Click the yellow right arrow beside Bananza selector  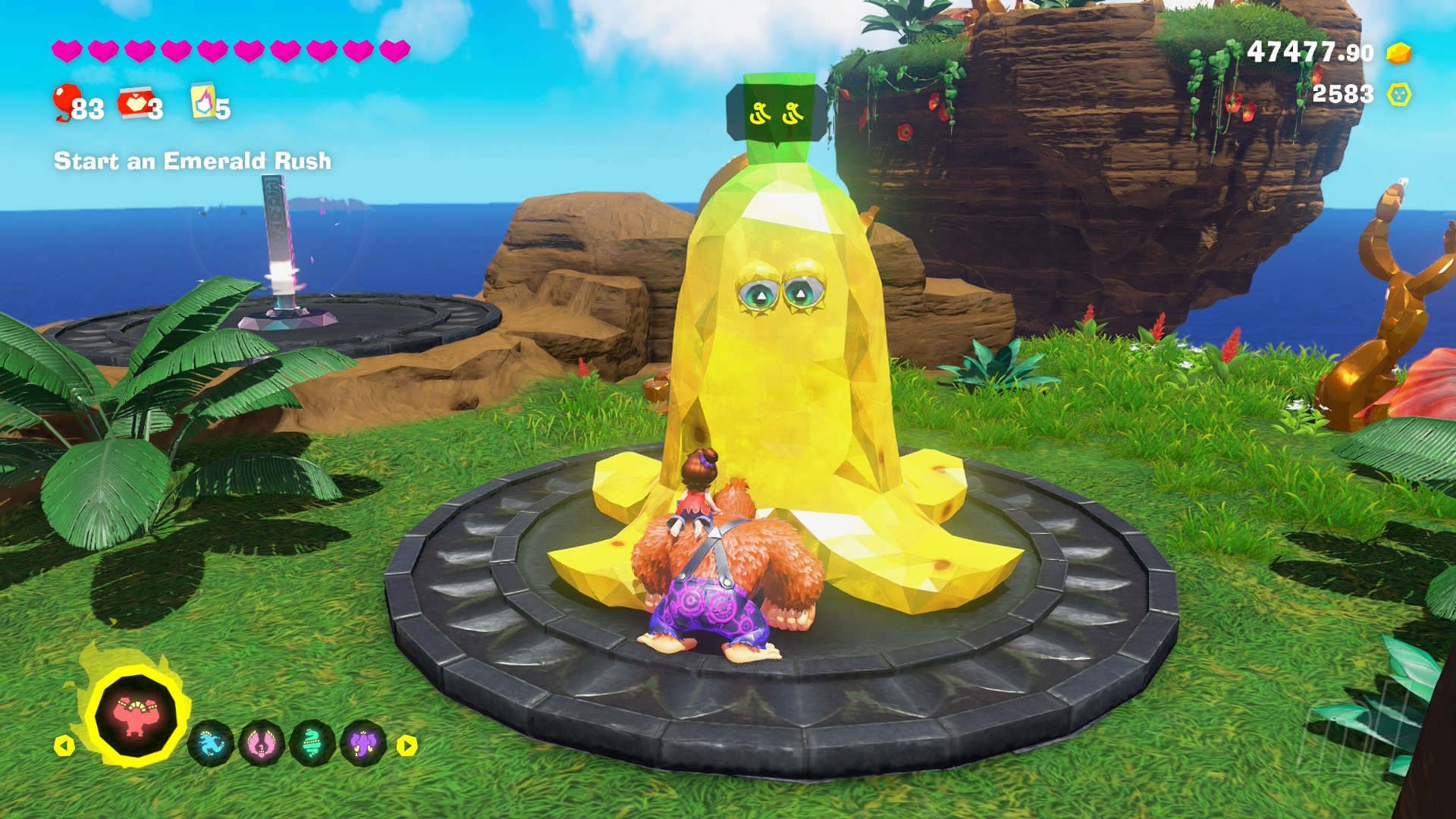pos(407,745)
